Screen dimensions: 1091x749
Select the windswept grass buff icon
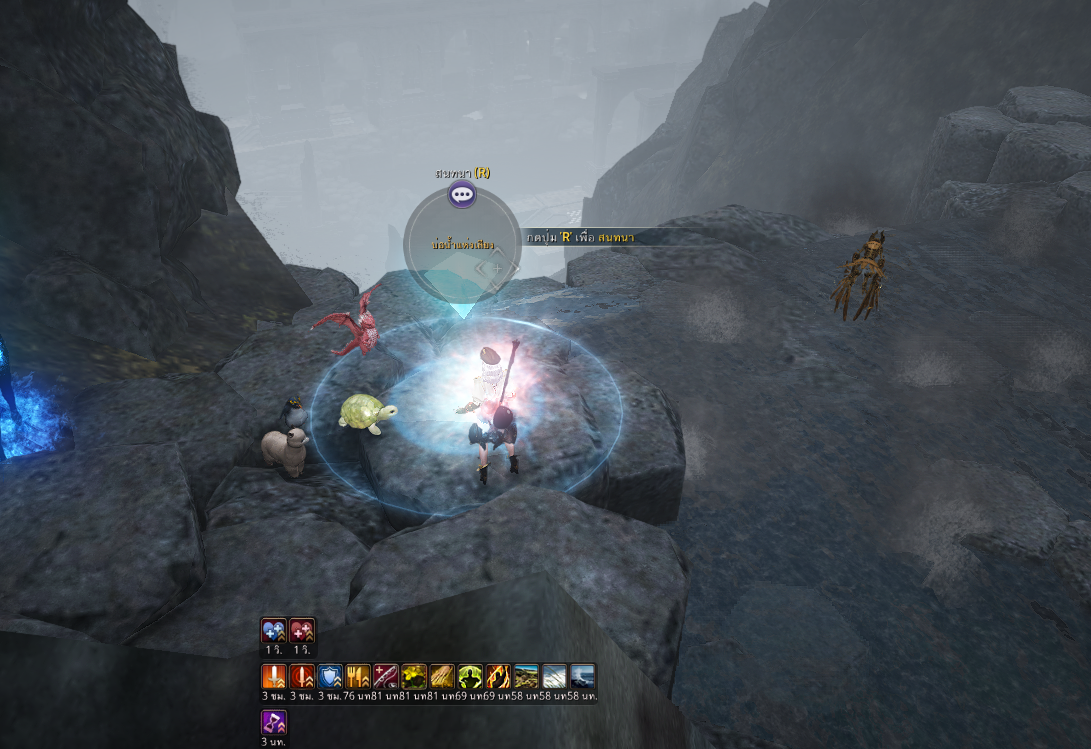coord(554,677)
